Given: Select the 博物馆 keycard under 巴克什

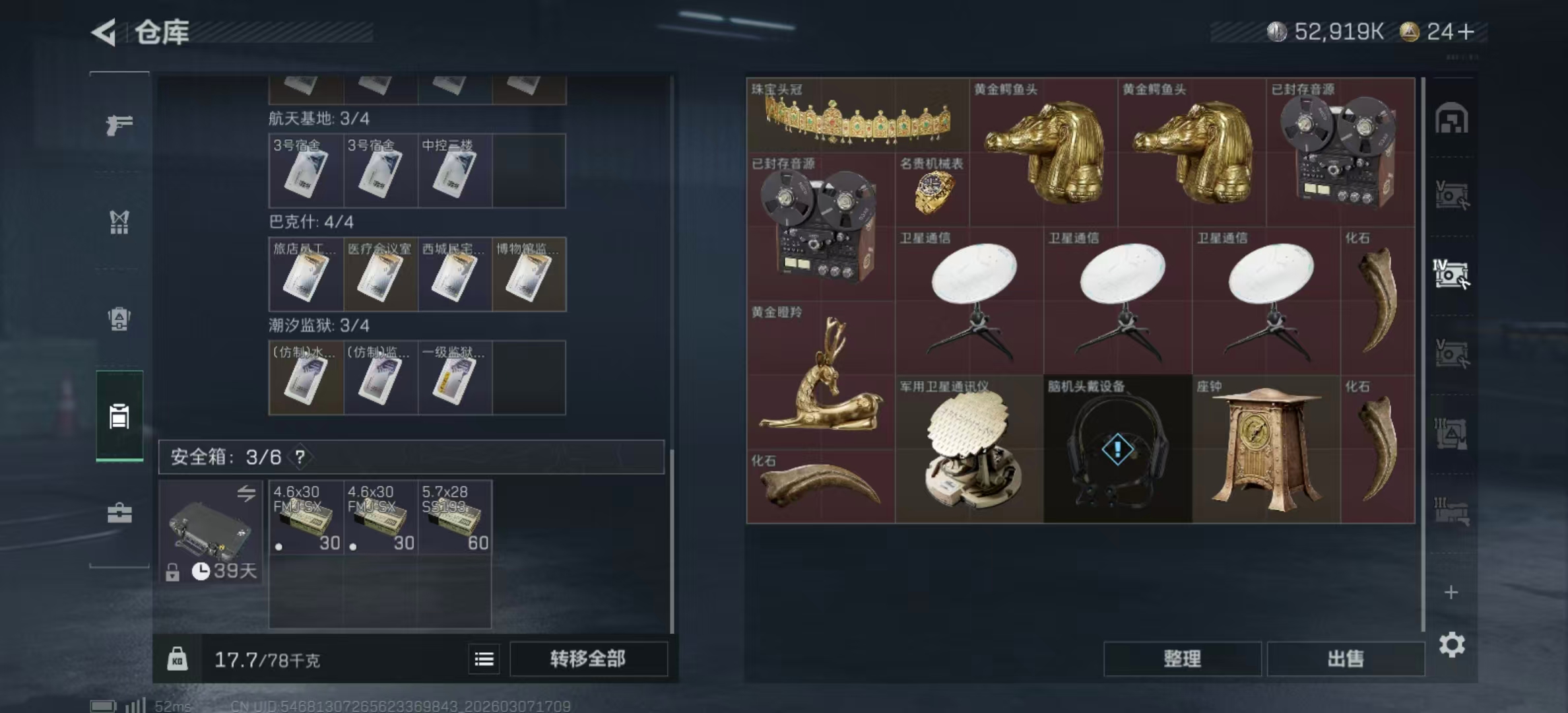Looking at the screenshot, I should click(x=529, y=274).
